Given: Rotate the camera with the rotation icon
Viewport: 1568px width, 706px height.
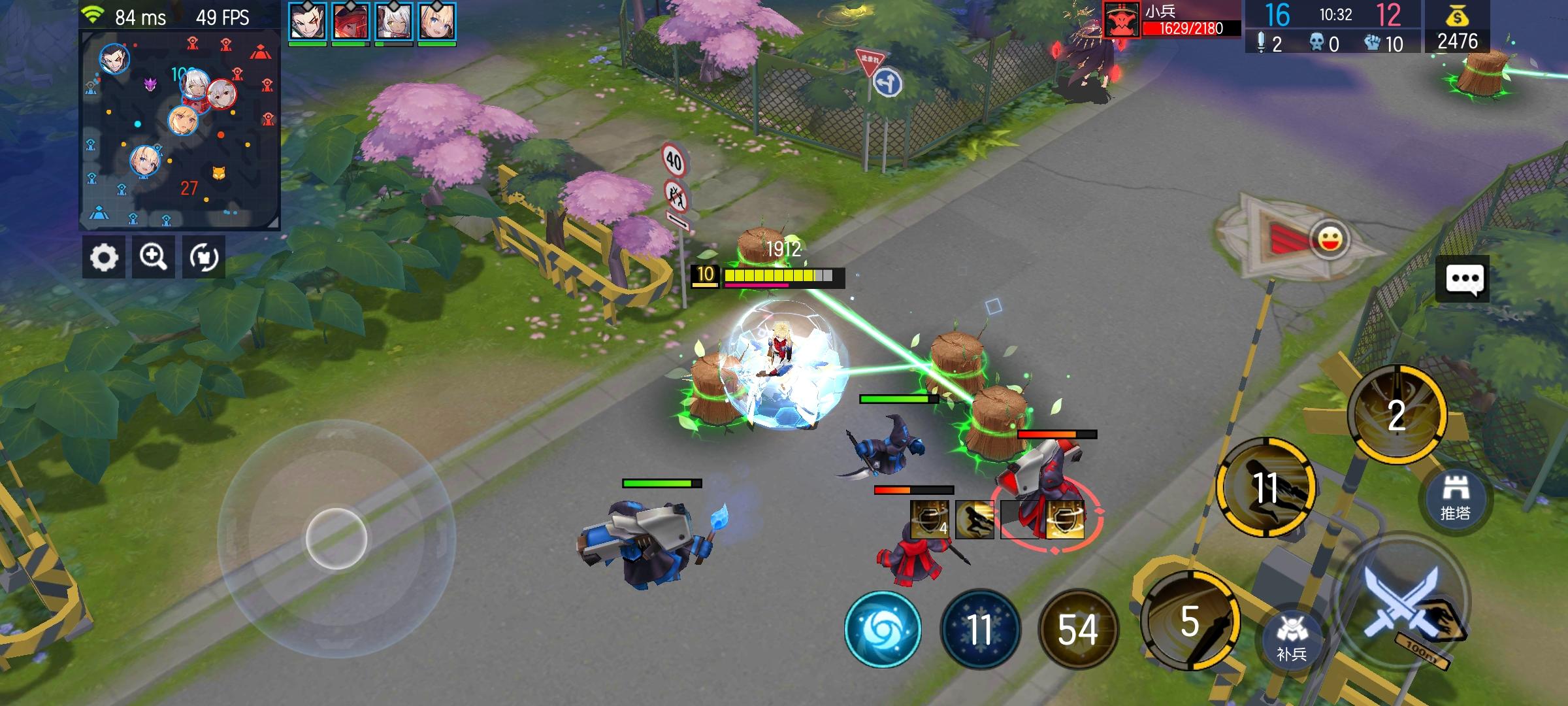Looking at the screenshot, I should (204, 257).
